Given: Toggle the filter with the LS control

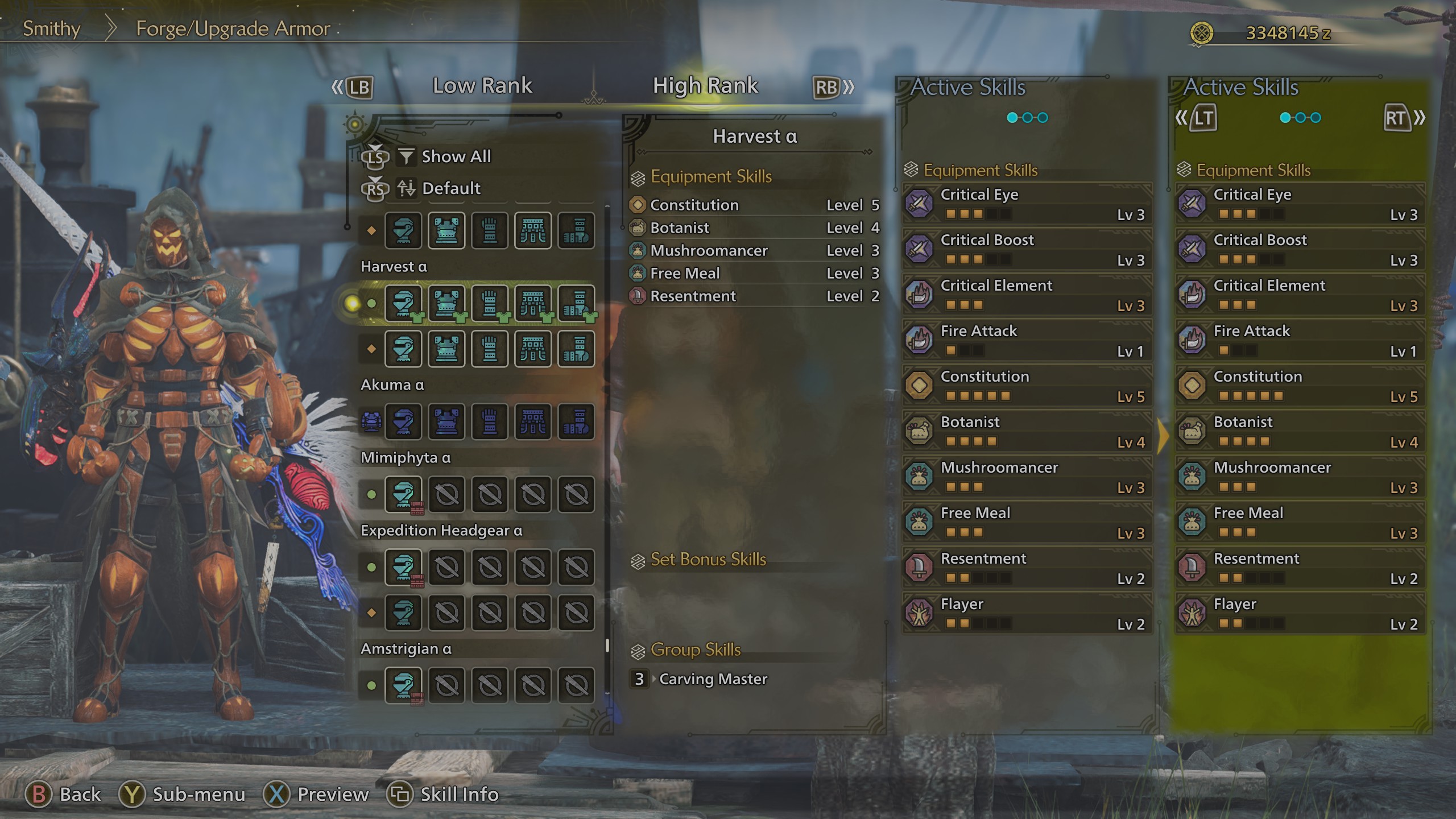Looking at the screenshot, I should pos(377,157).
